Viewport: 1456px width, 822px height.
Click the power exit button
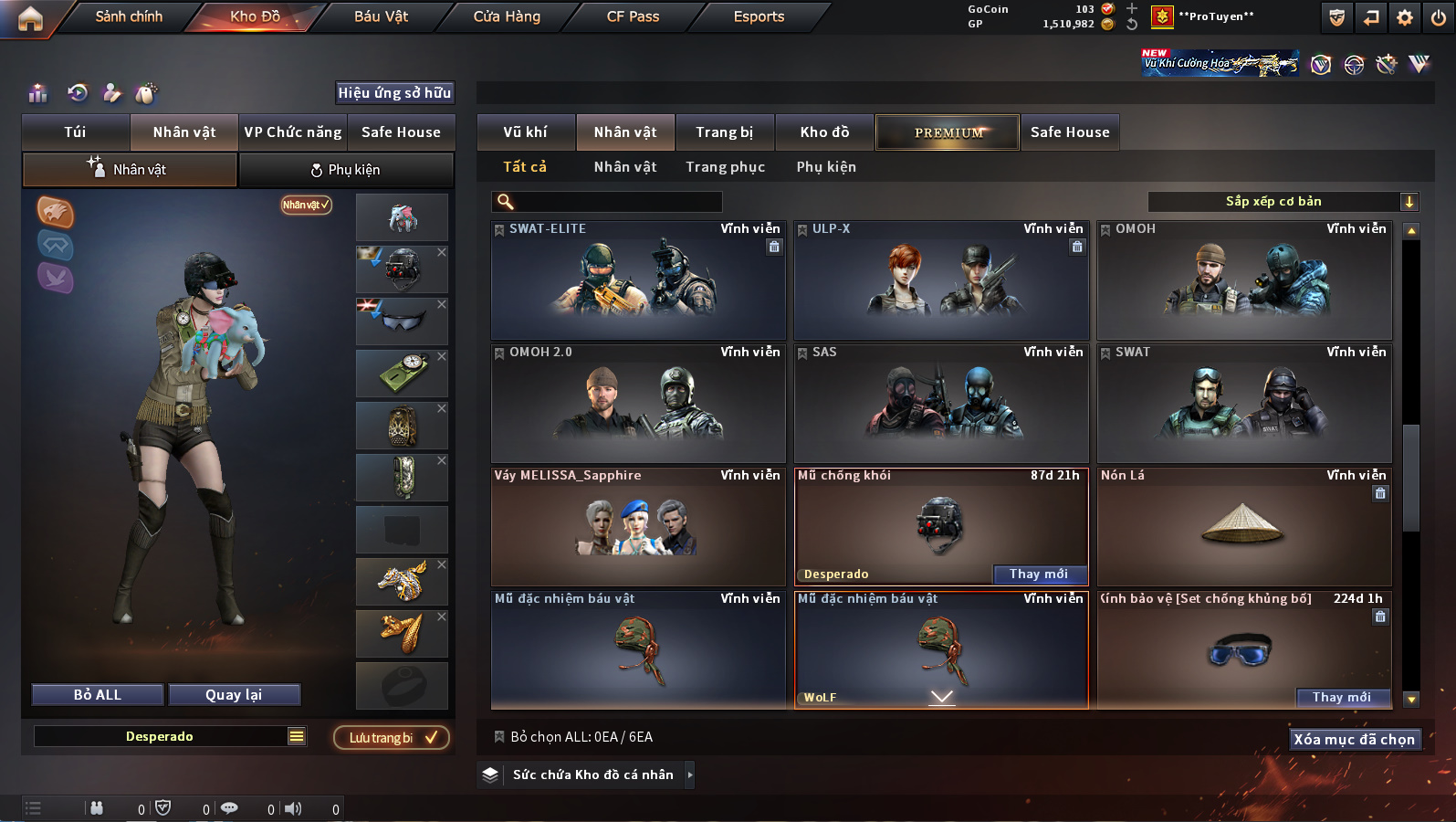coord(1439,17)
